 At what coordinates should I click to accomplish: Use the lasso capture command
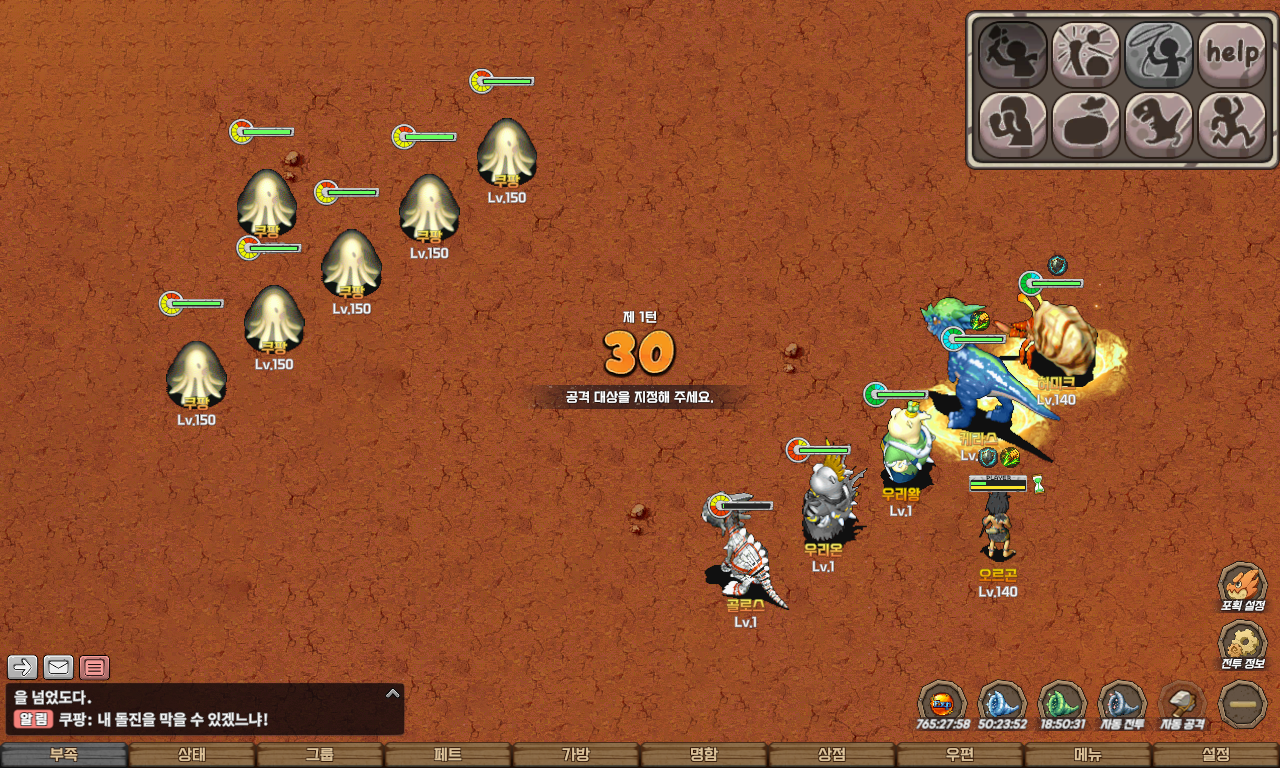[1159, 54]
